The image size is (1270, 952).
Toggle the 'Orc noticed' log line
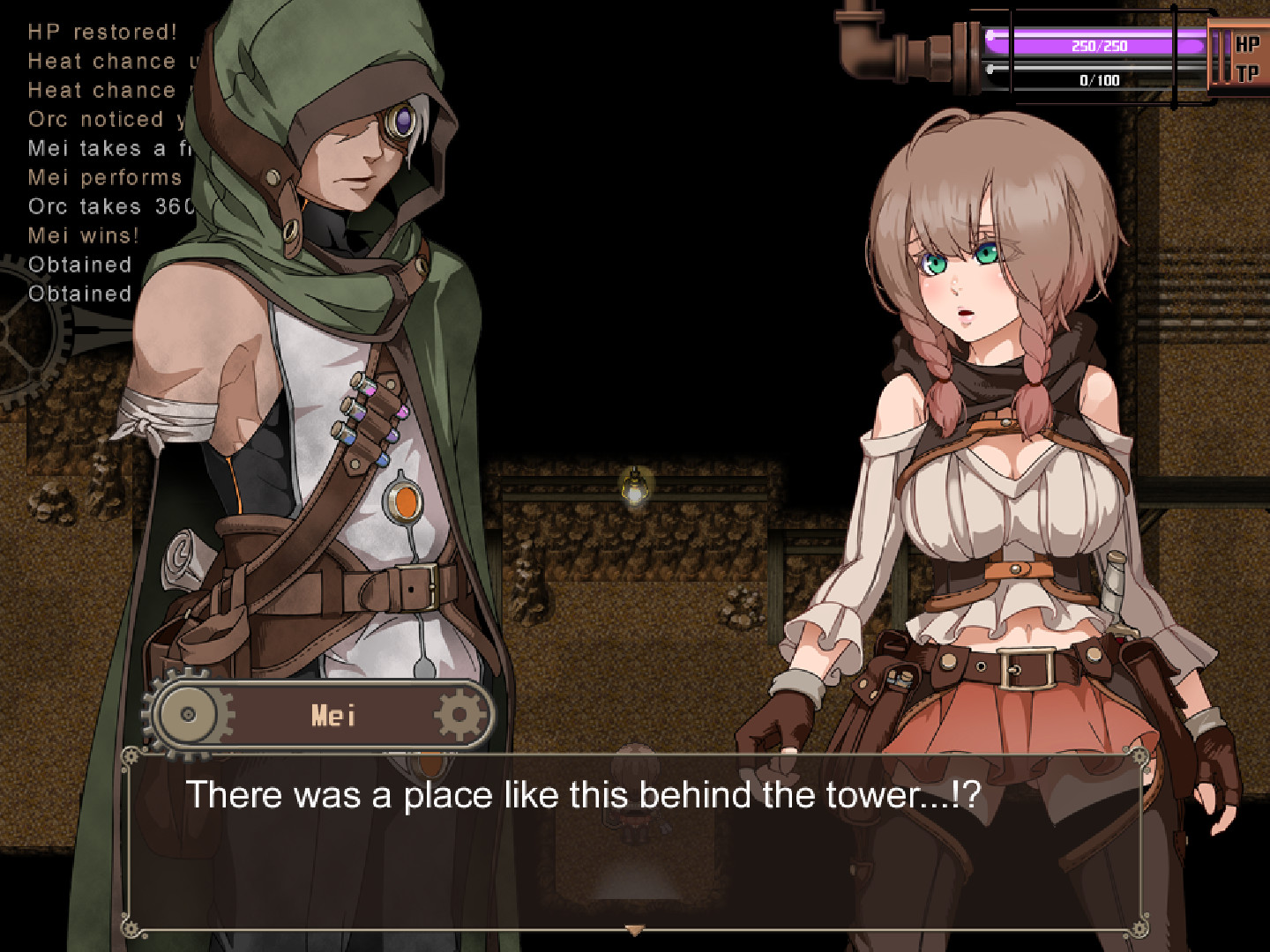106,120
